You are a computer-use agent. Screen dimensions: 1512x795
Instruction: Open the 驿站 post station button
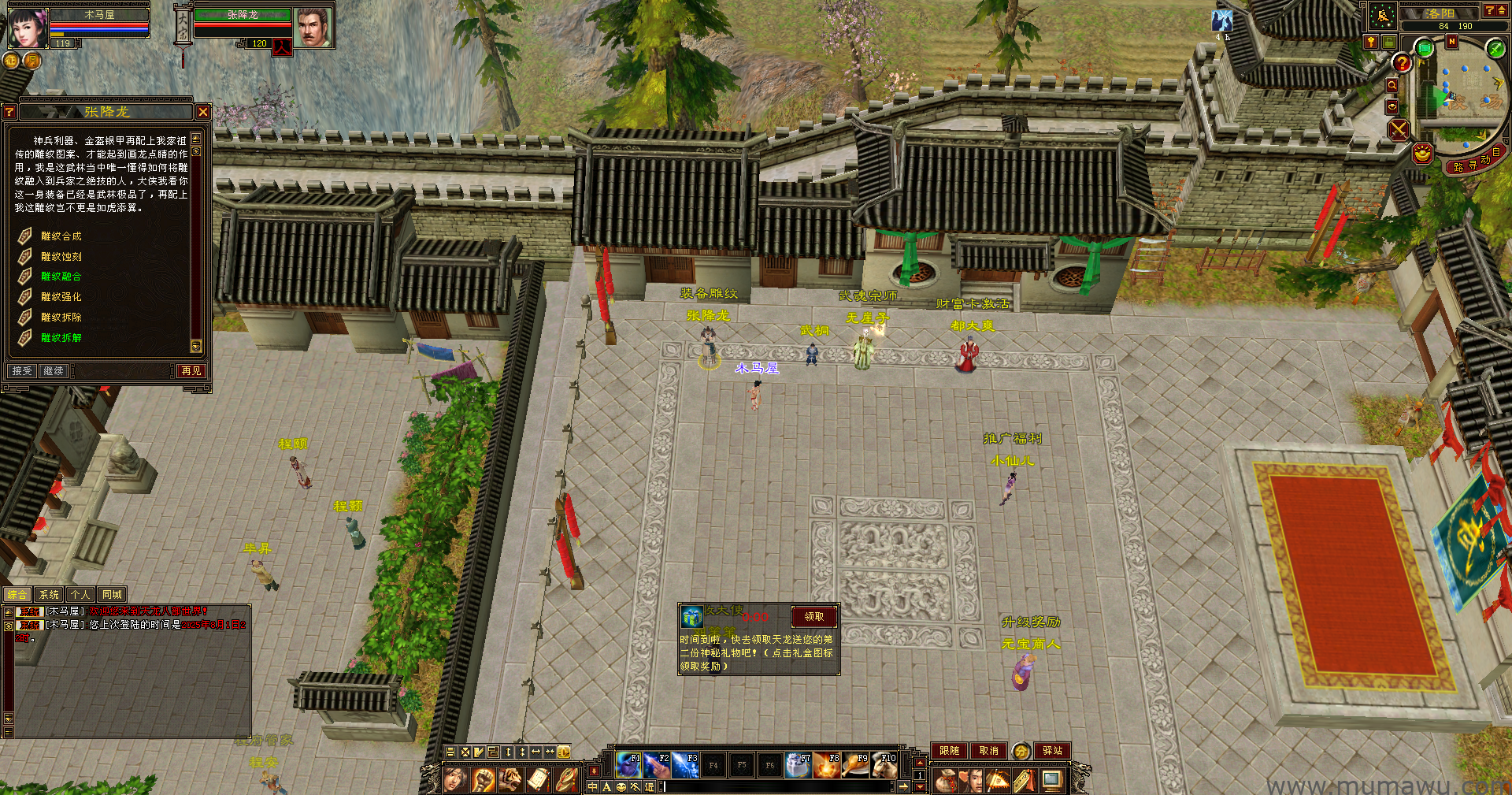1053,751
